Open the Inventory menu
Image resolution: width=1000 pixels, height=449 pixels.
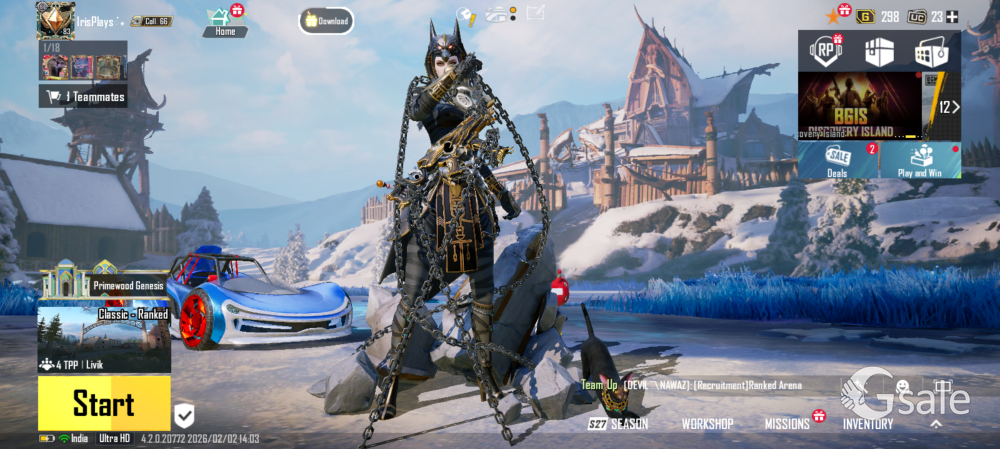[x=867, y=424]
